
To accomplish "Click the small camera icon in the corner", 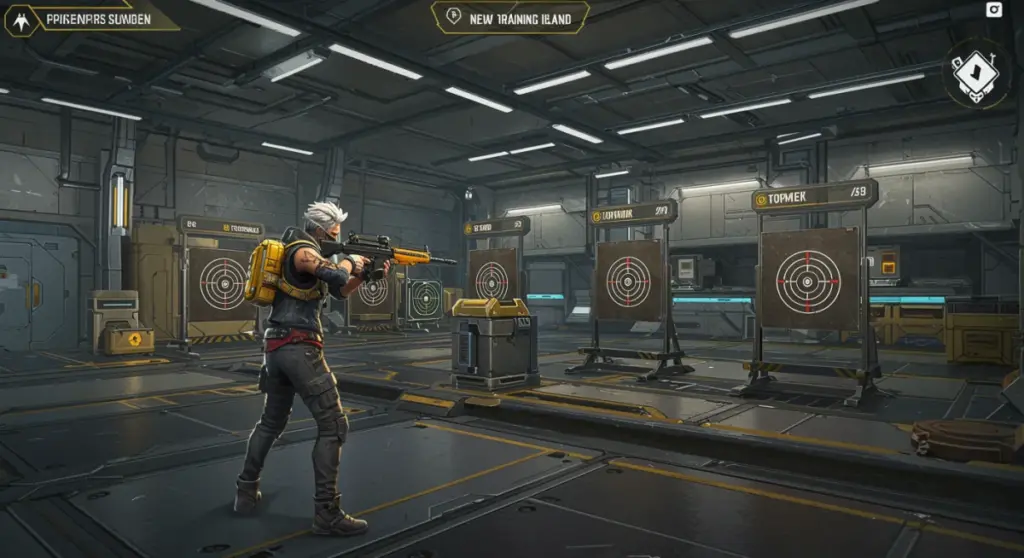I will pos(994,9).
